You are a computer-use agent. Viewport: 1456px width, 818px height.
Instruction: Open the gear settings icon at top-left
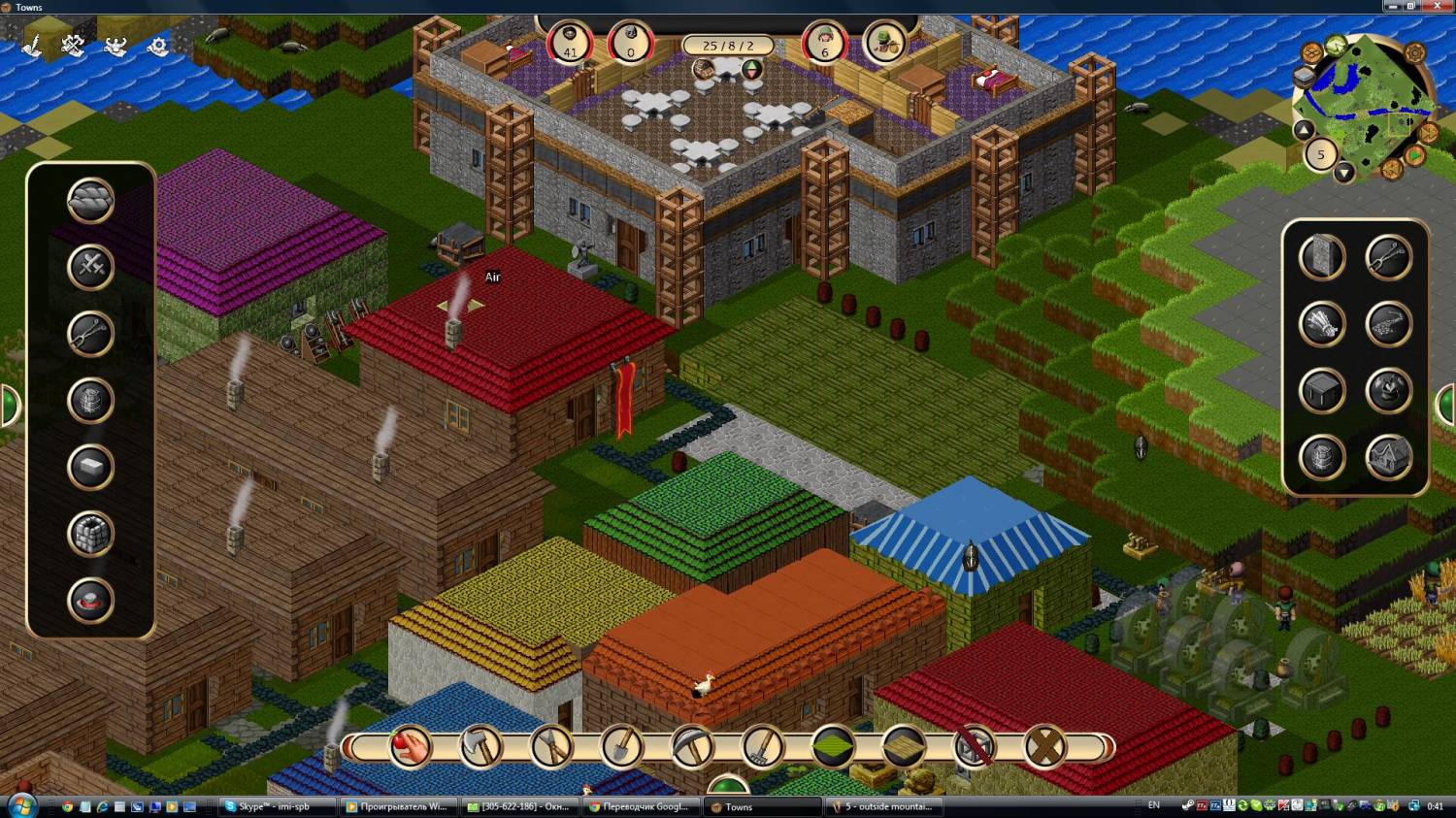point(157,46)
